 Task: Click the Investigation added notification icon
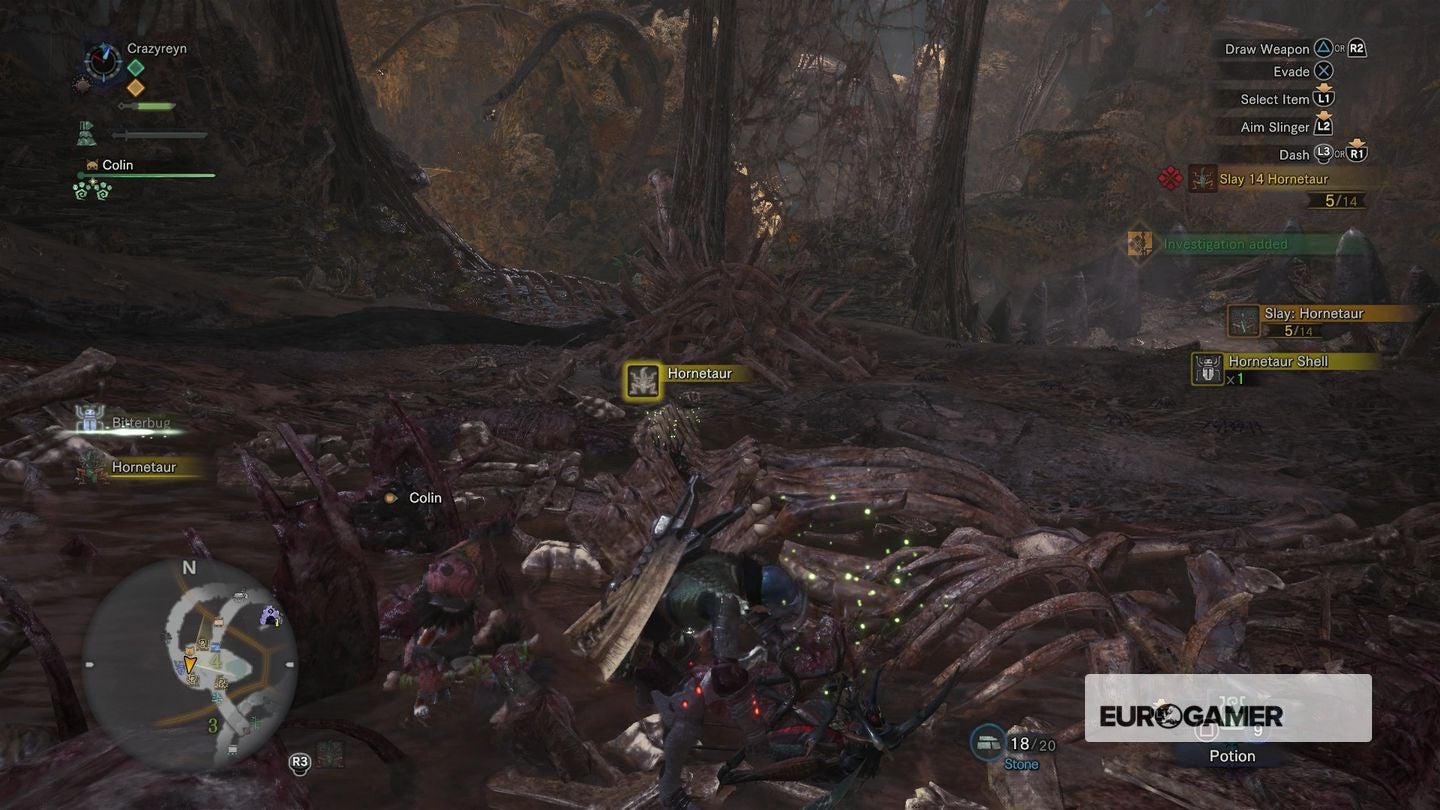[x=1138, y=243]
